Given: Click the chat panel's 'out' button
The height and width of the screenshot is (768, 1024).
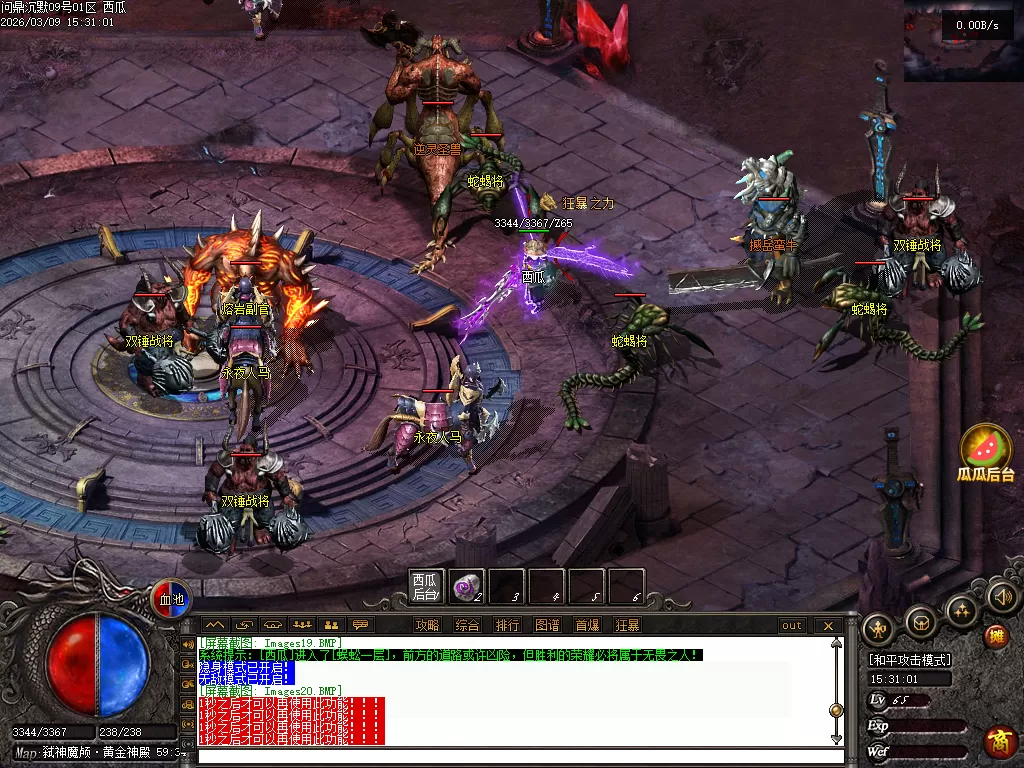Looking at the screenshot, I should tap(792, 626).
